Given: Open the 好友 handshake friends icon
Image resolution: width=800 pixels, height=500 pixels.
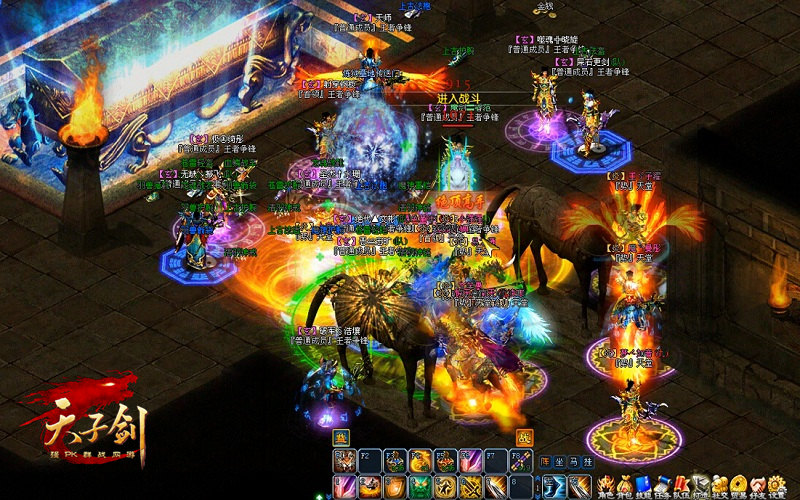Looking at the screenshot, I should click(758, 484).
